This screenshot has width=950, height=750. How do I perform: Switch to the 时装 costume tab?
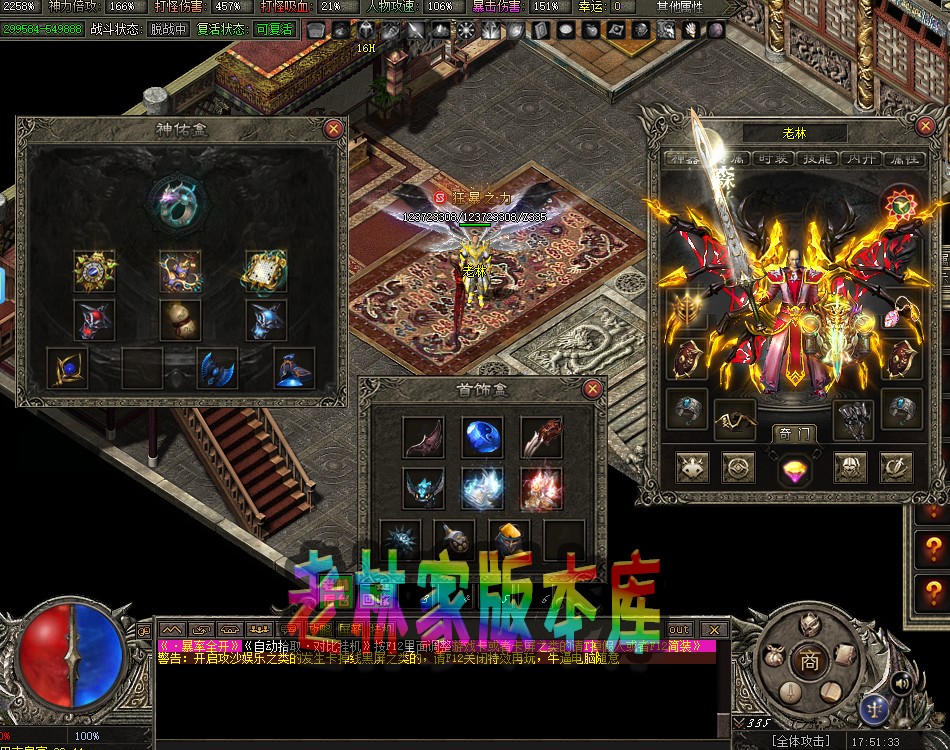[770, 159]
